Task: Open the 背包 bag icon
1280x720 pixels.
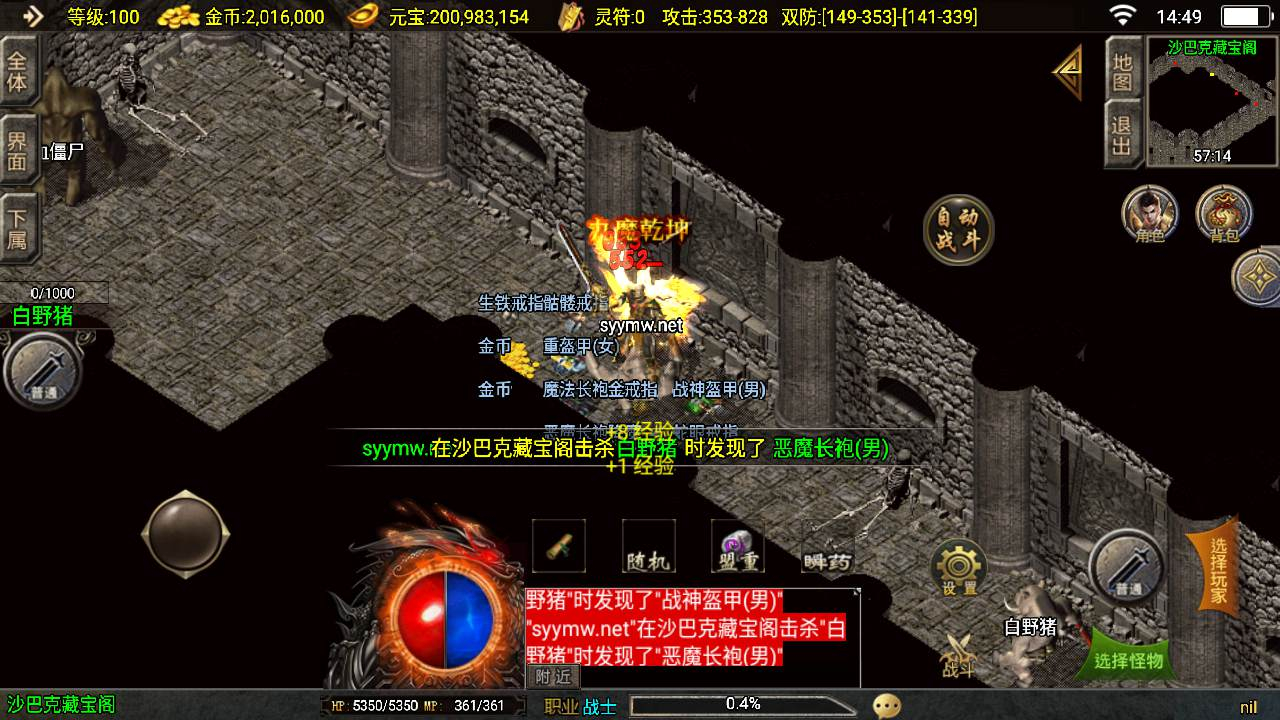Action: coord(1224,214)
